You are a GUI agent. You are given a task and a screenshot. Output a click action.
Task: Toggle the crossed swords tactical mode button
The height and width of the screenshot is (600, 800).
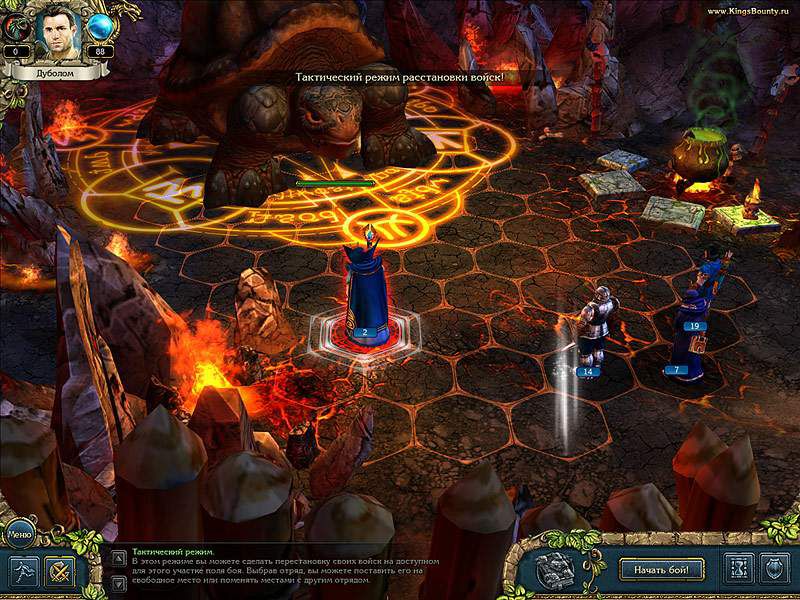click(60, 571)
